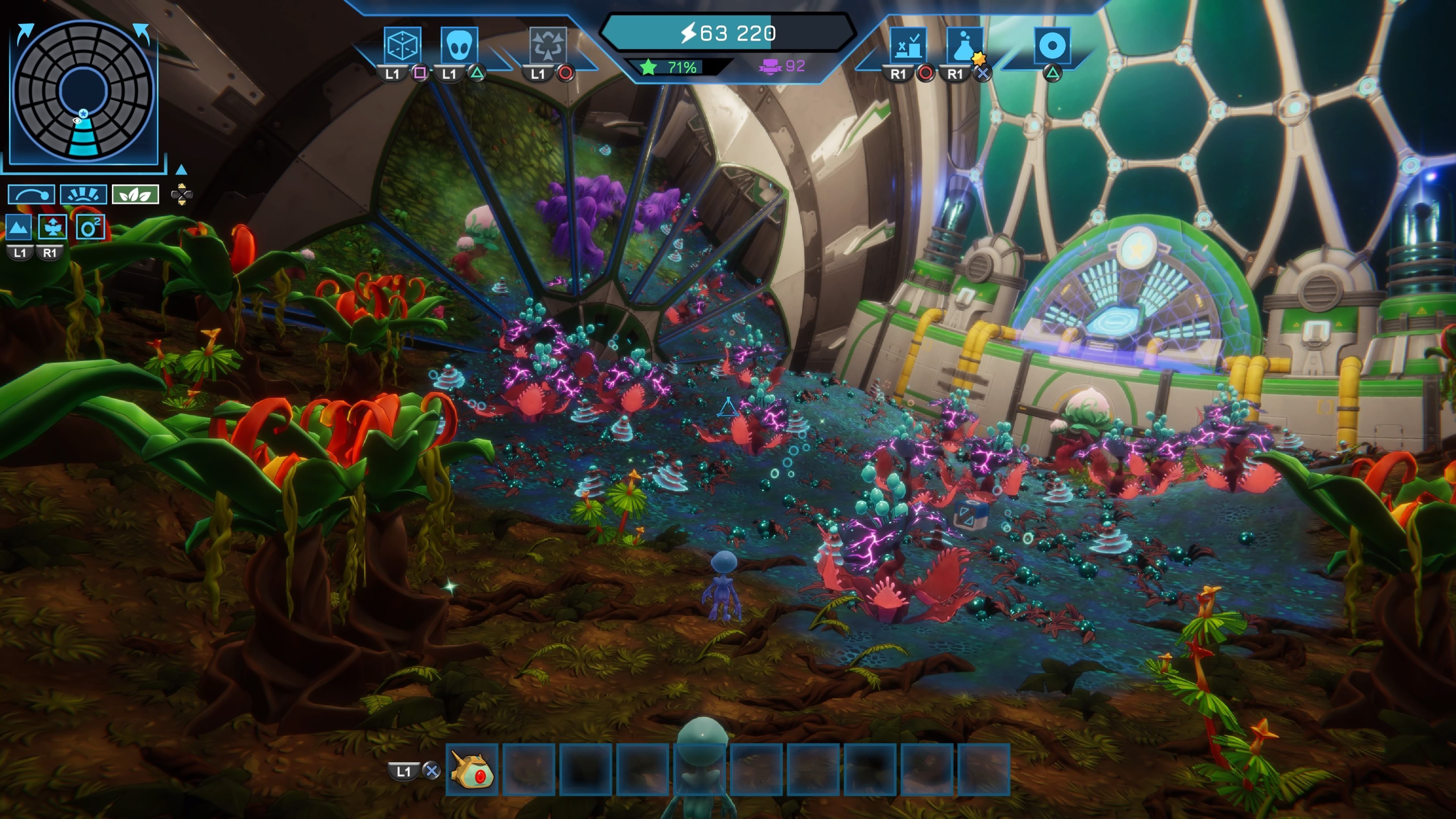Select the robot drone hotbar slot
The height and width of the screenshot is (819, 1456).
[x=472, y=770]
